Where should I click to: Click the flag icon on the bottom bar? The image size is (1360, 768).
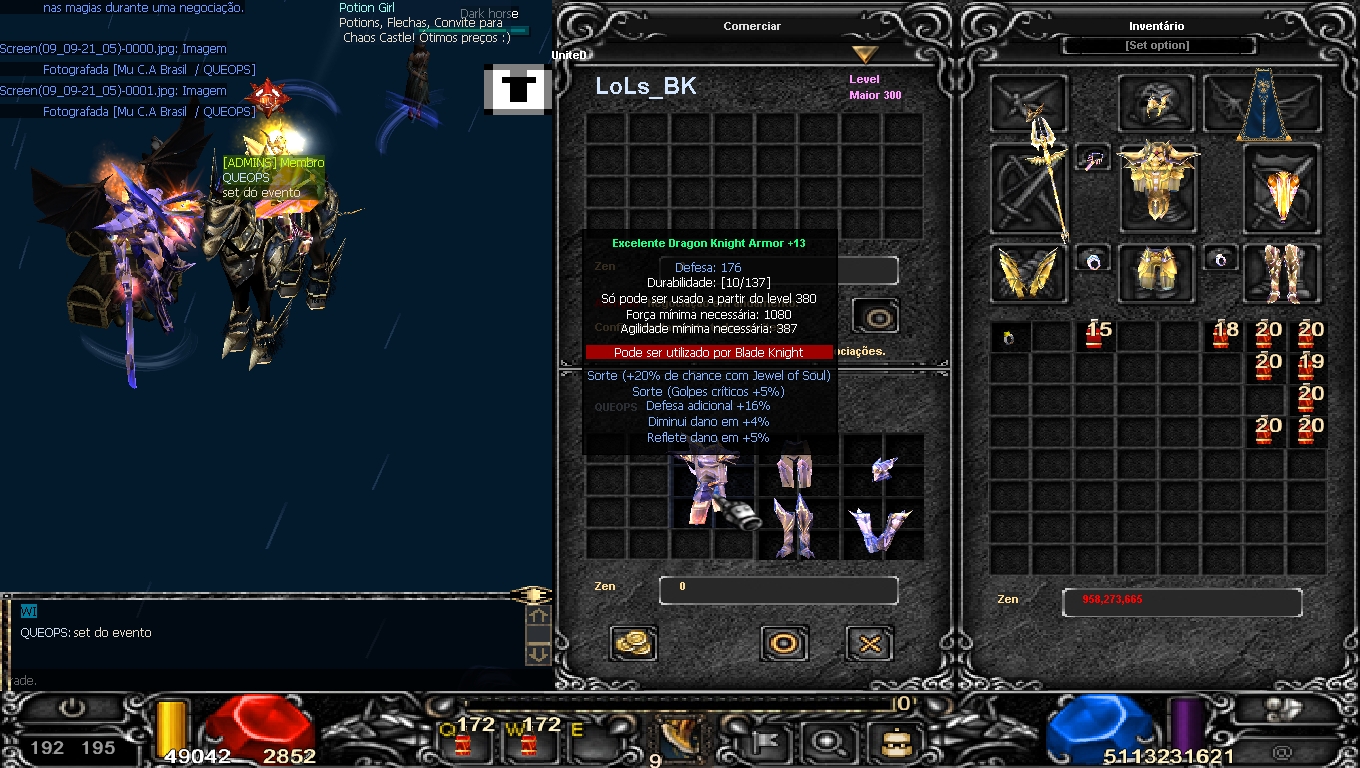tap(766, 742)
